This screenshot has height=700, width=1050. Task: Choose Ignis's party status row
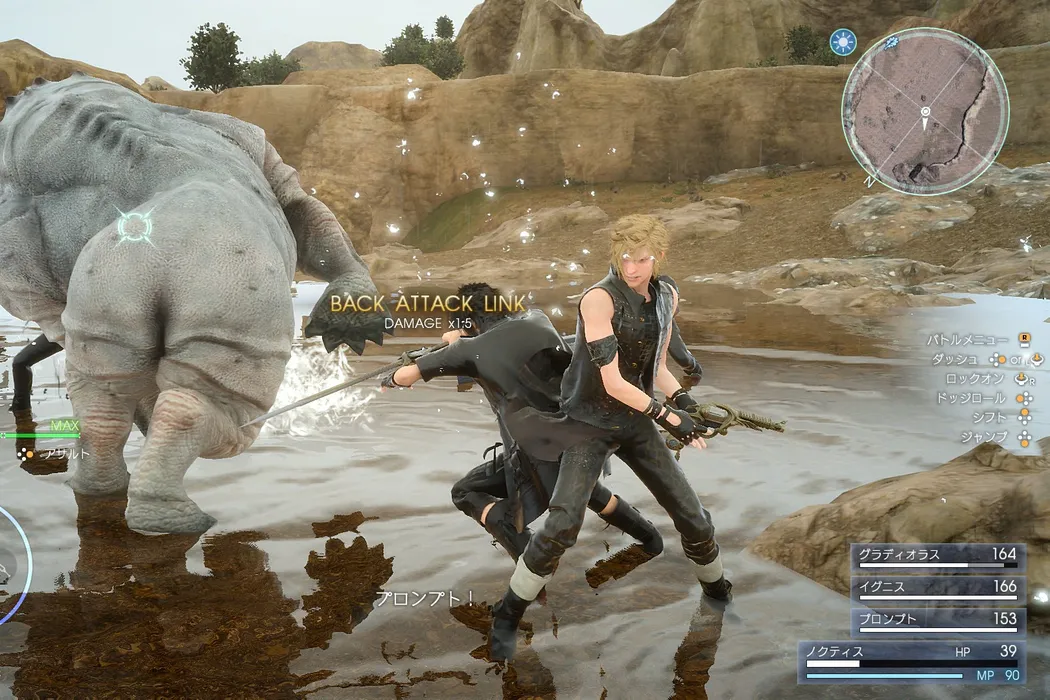pyautogui.click(x=936, y=589)
